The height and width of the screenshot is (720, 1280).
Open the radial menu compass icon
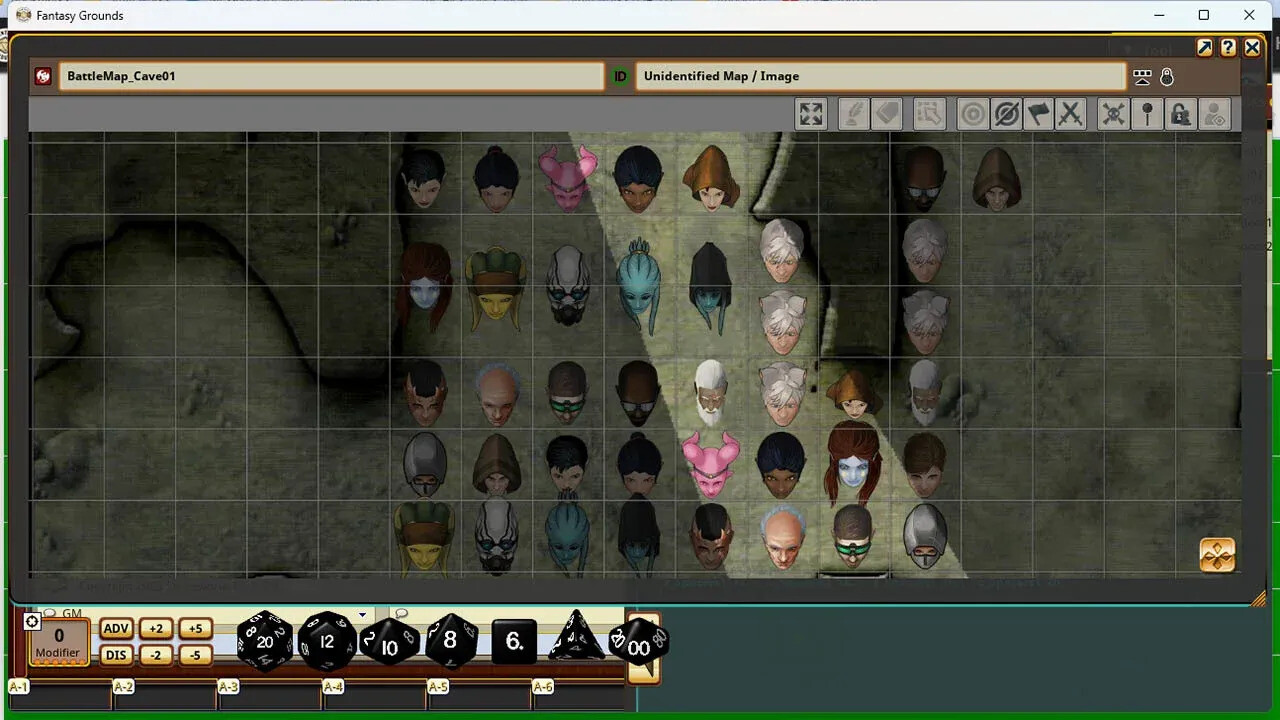coord(1218,555)
